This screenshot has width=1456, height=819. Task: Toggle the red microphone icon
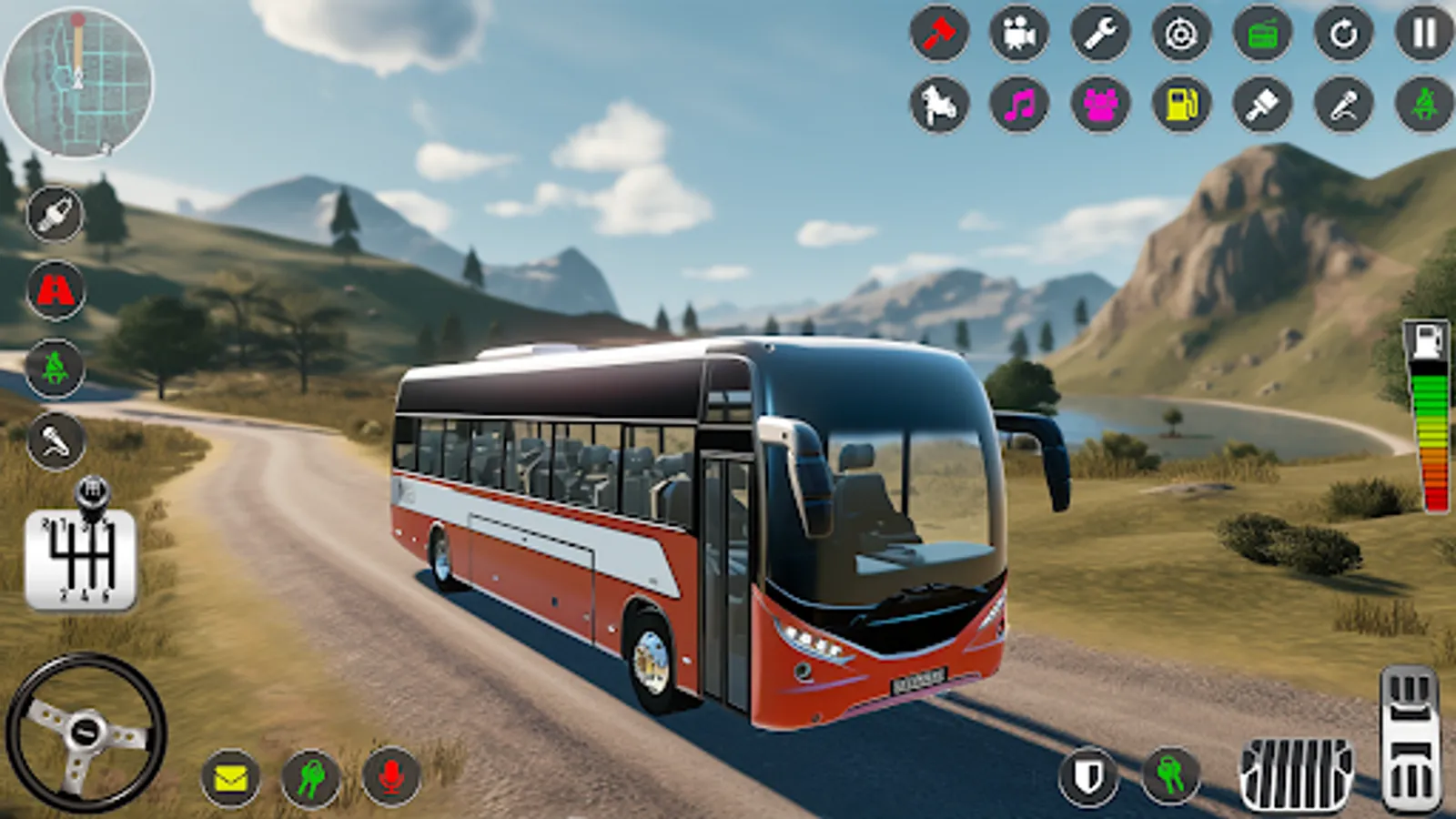click(x=391, y=778)
